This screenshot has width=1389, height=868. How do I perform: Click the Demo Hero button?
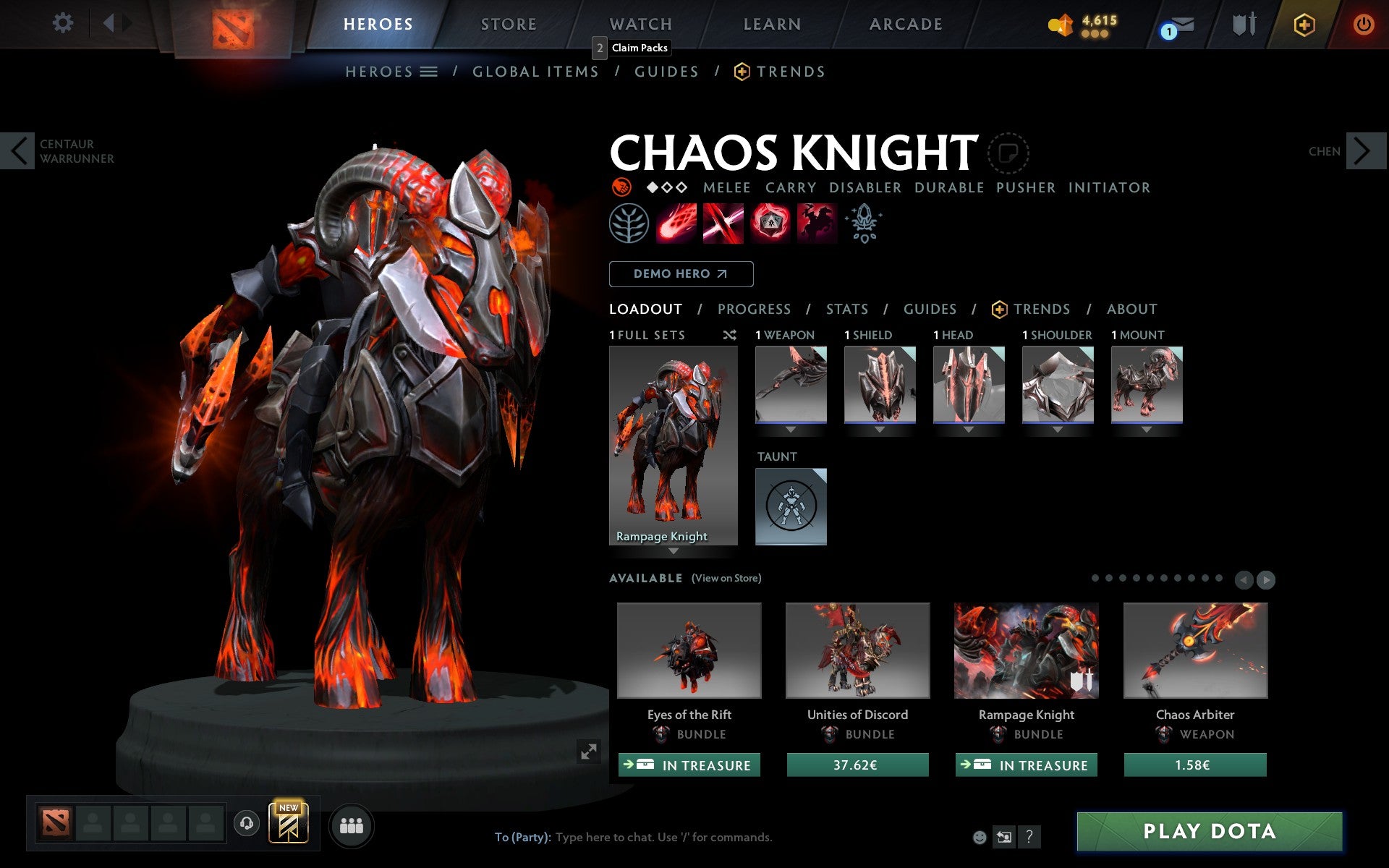(x=681, y=274)
